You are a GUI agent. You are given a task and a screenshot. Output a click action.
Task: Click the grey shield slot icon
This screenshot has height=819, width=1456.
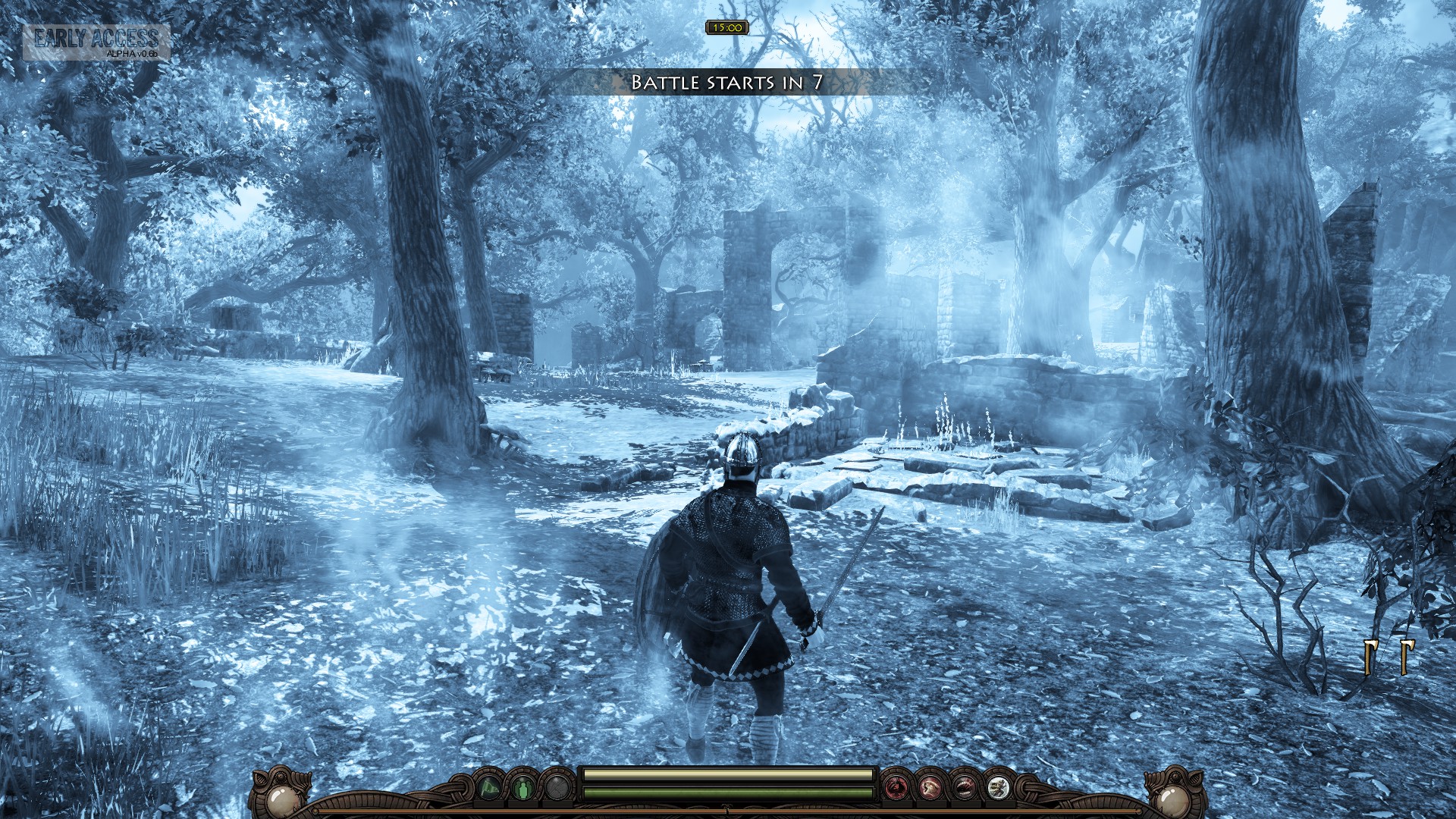pyautogui.click(x=557, y=789)
